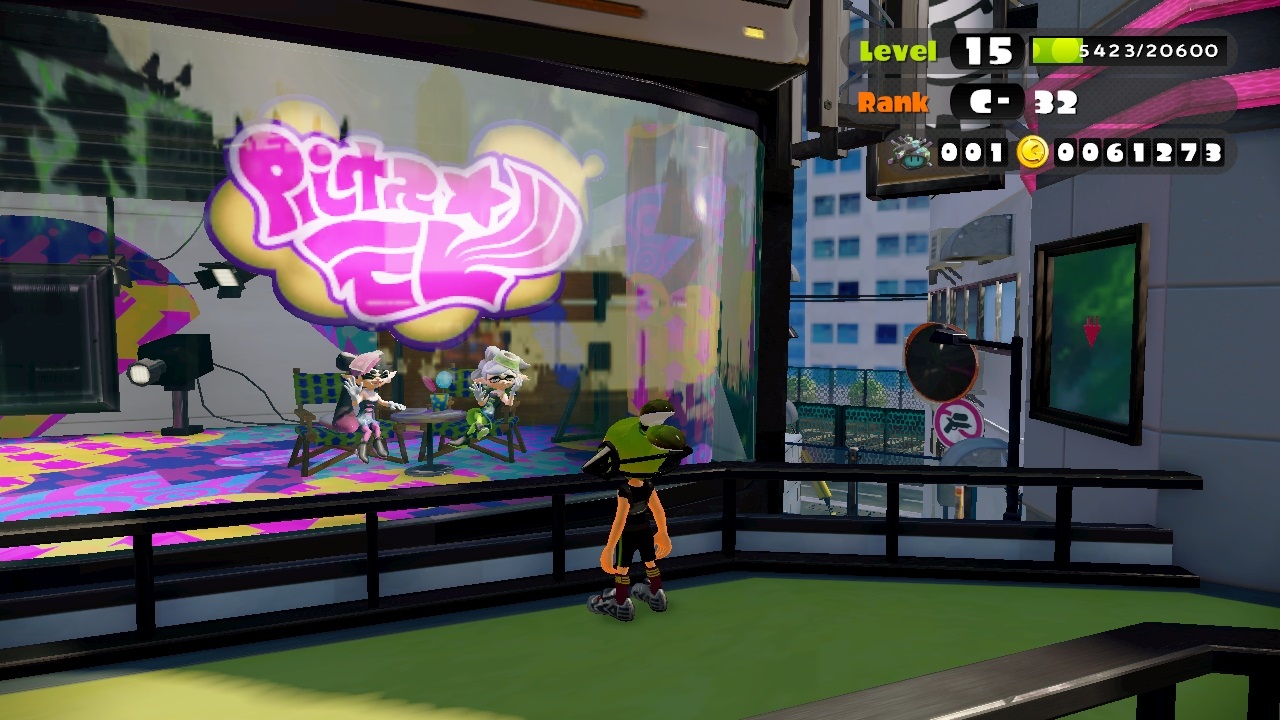Click the Super Sea Snail icon
Viewport: 1280px width, 720px height.
912,153
